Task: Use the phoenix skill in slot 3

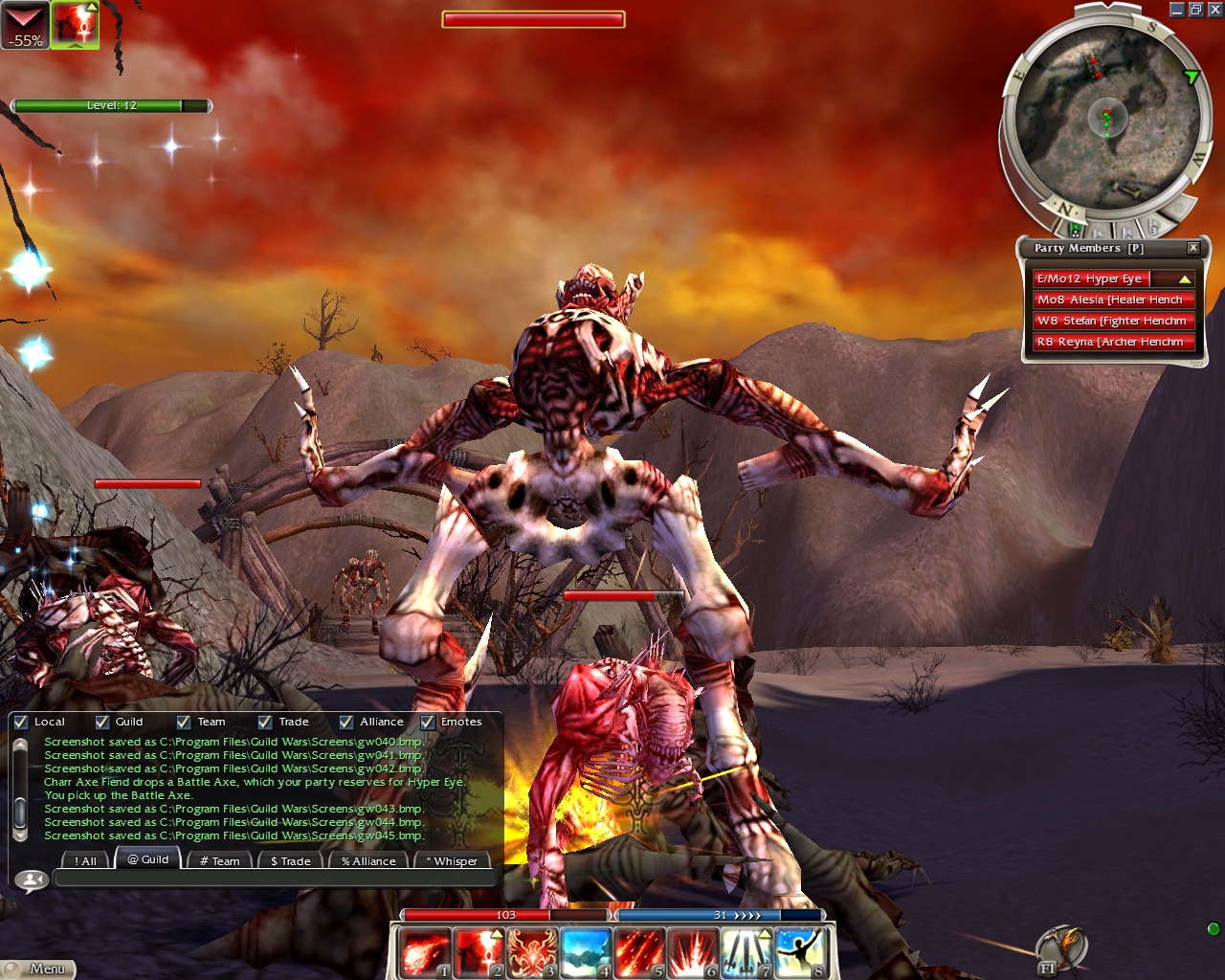Action: [531, 952]
